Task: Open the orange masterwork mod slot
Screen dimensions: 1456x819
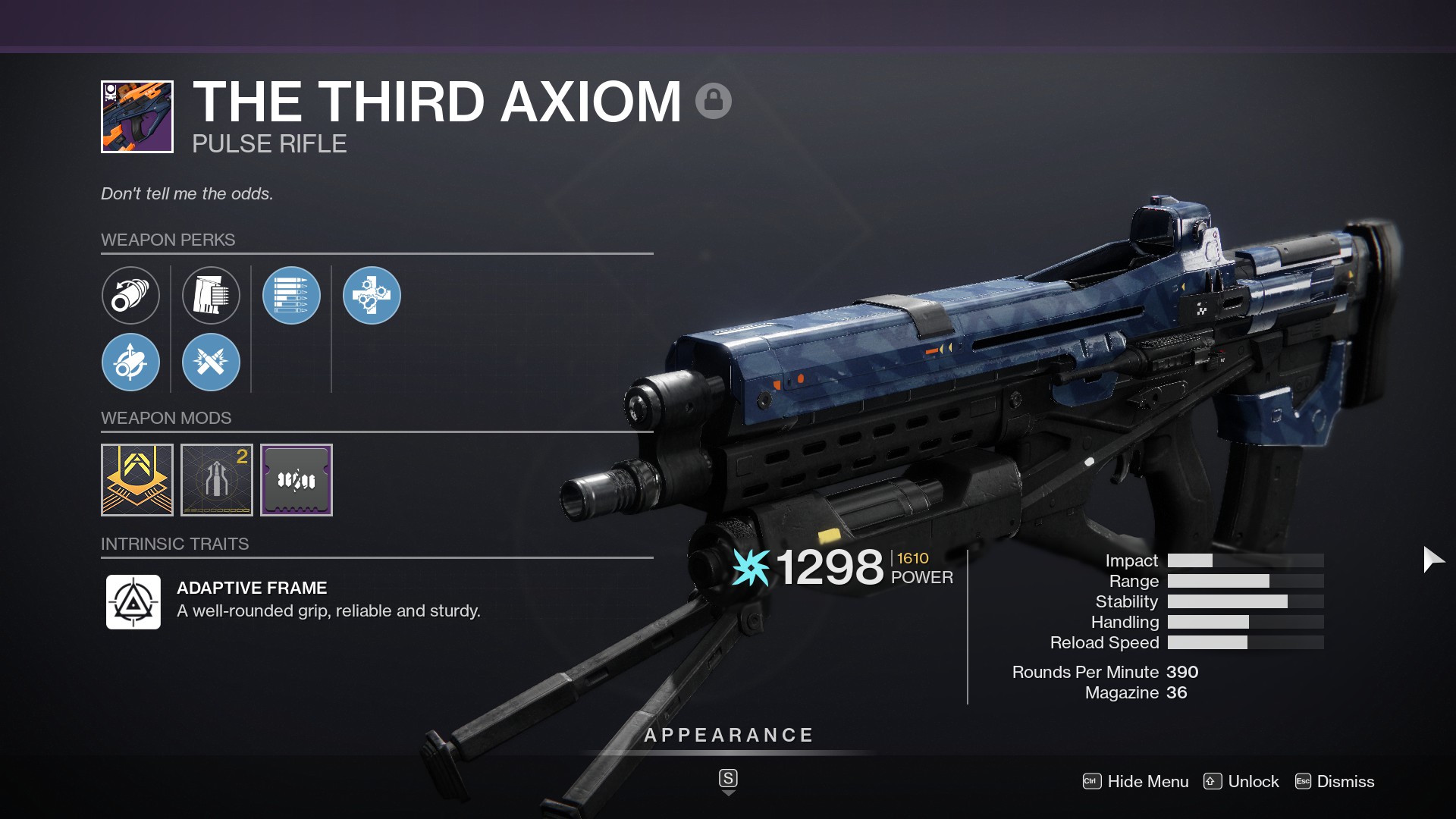Action: (136, 479)
